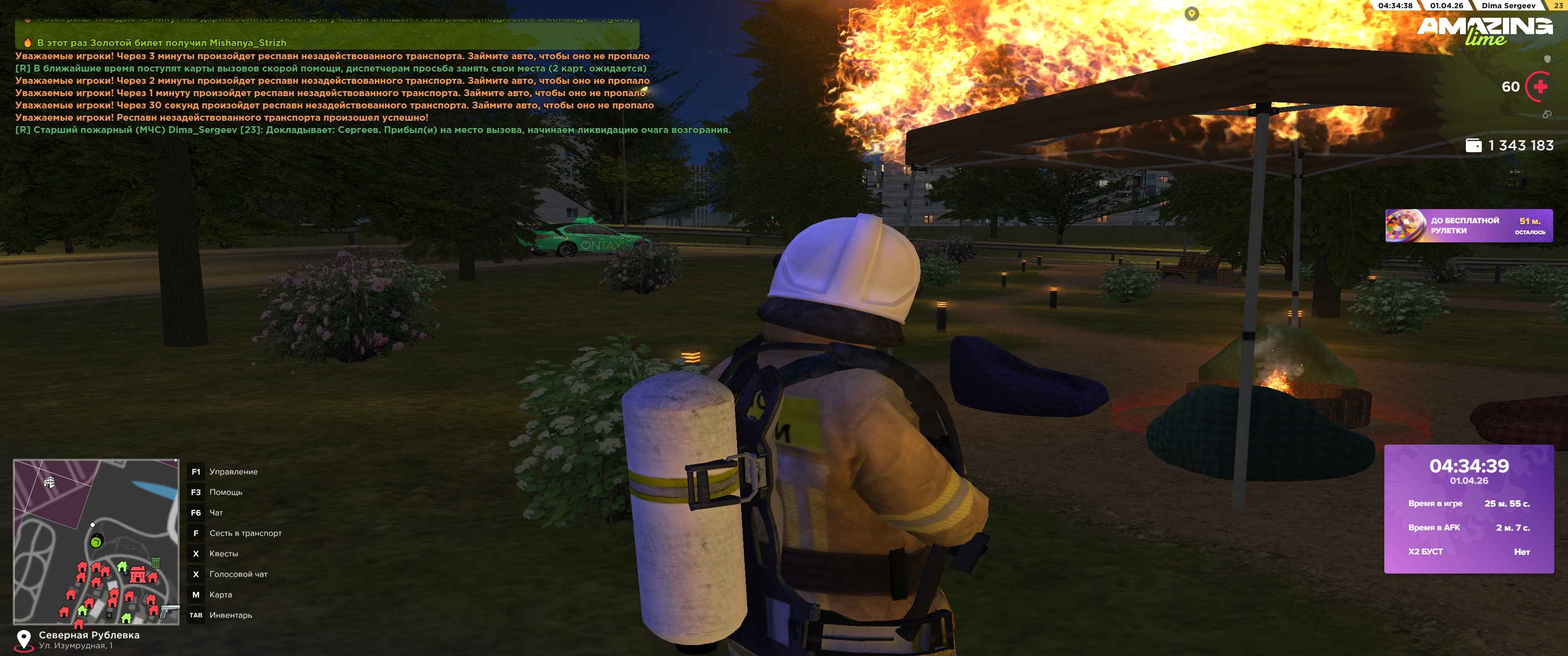
Task: Click the location pin beside Северная Рублевка
Action: click(x=24, y=639)
